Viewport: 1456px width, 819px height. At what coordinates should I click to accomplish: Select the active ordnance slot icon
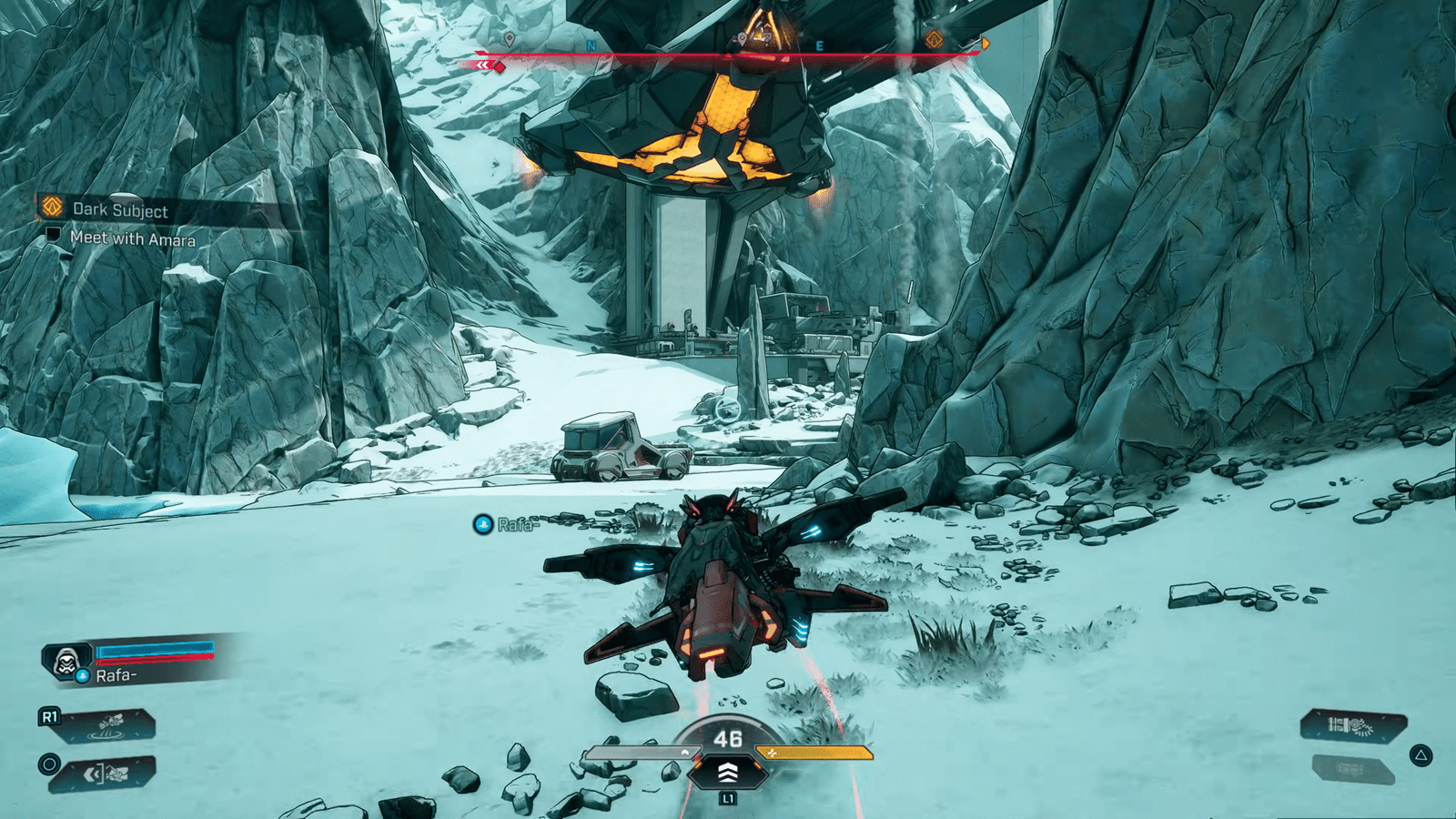(x=1353, y=725)
